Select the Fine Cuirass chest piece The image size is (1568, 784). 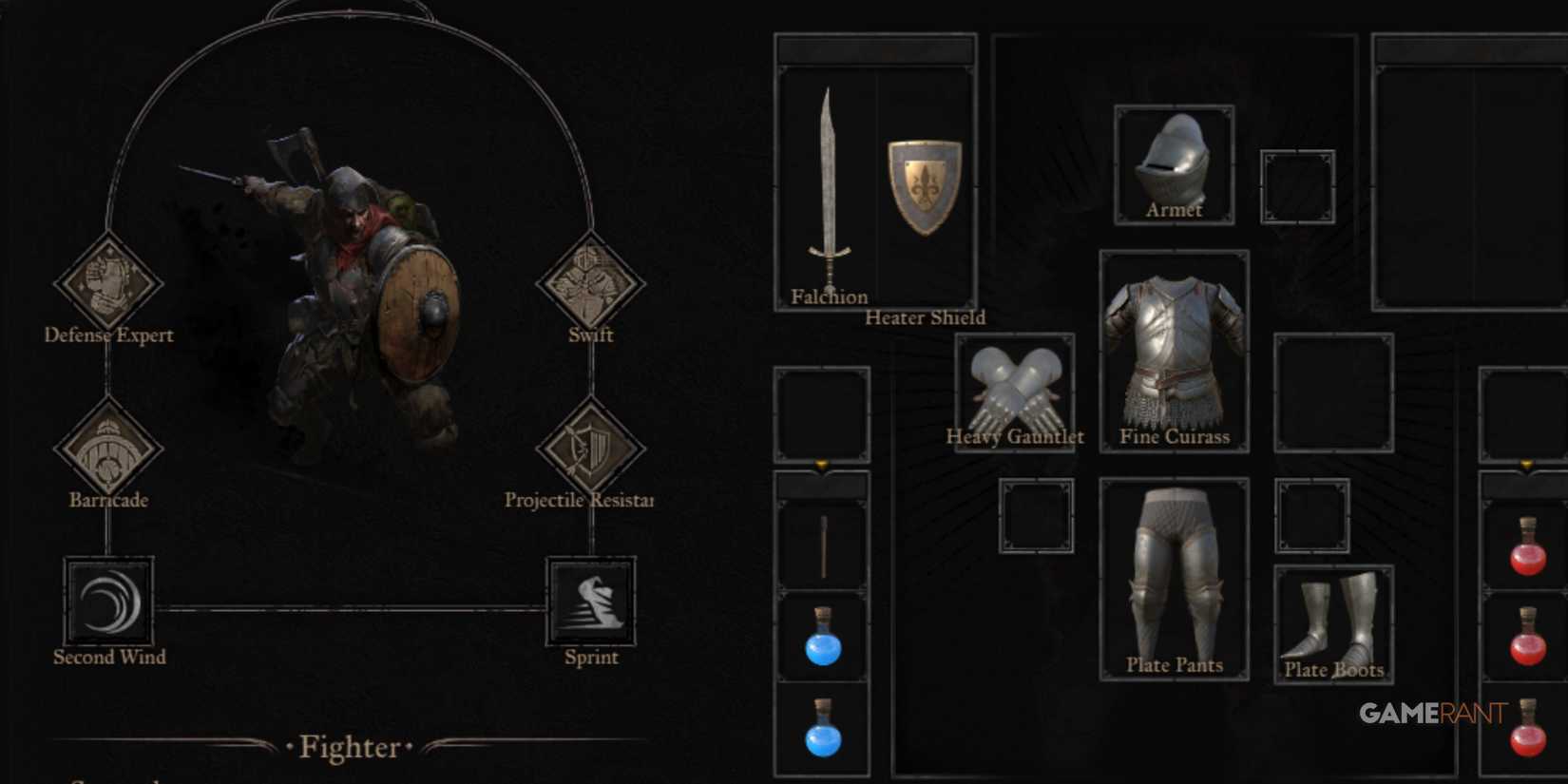tap(1174, 352)
